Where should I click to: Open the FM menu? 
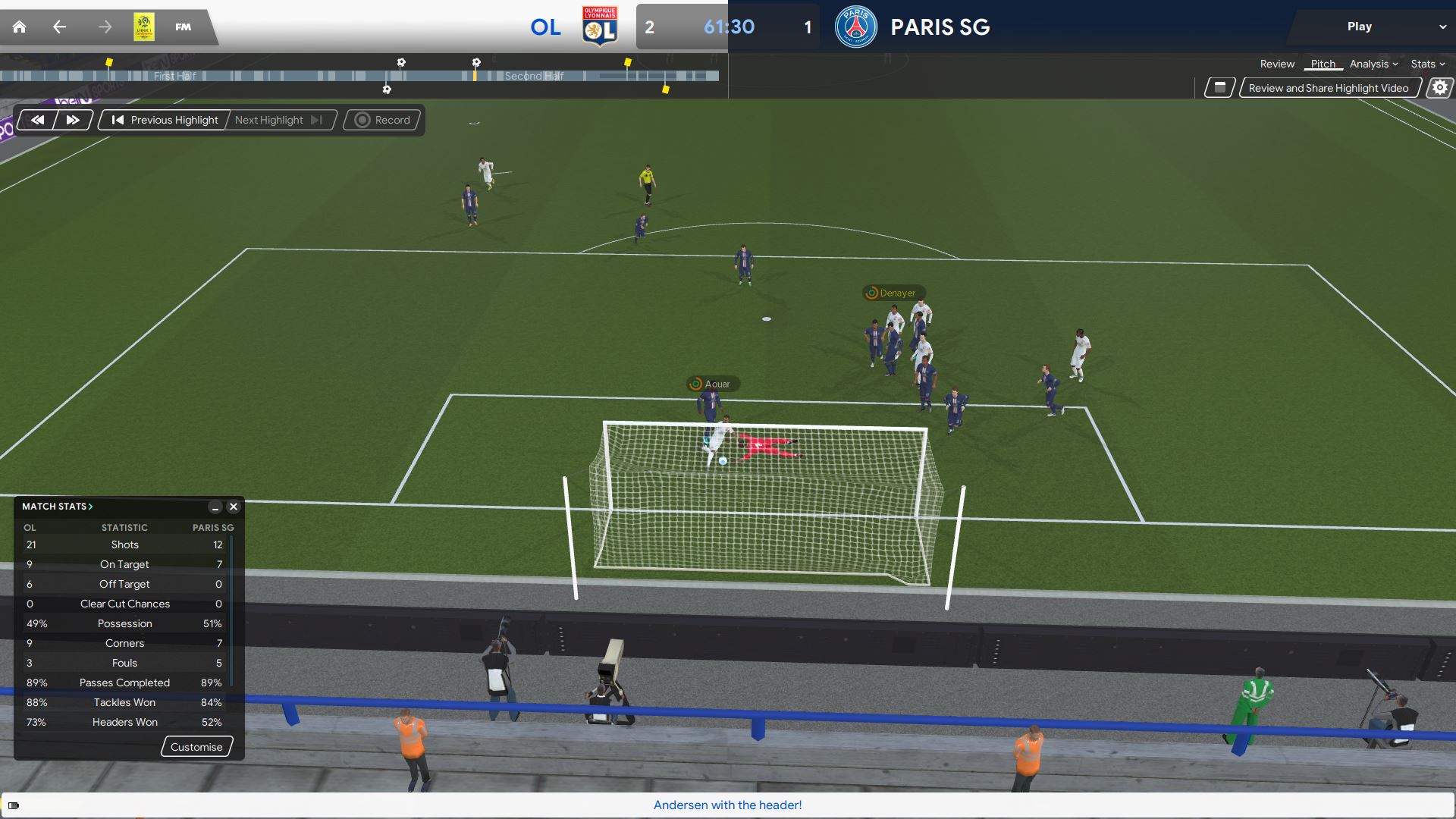183,27
